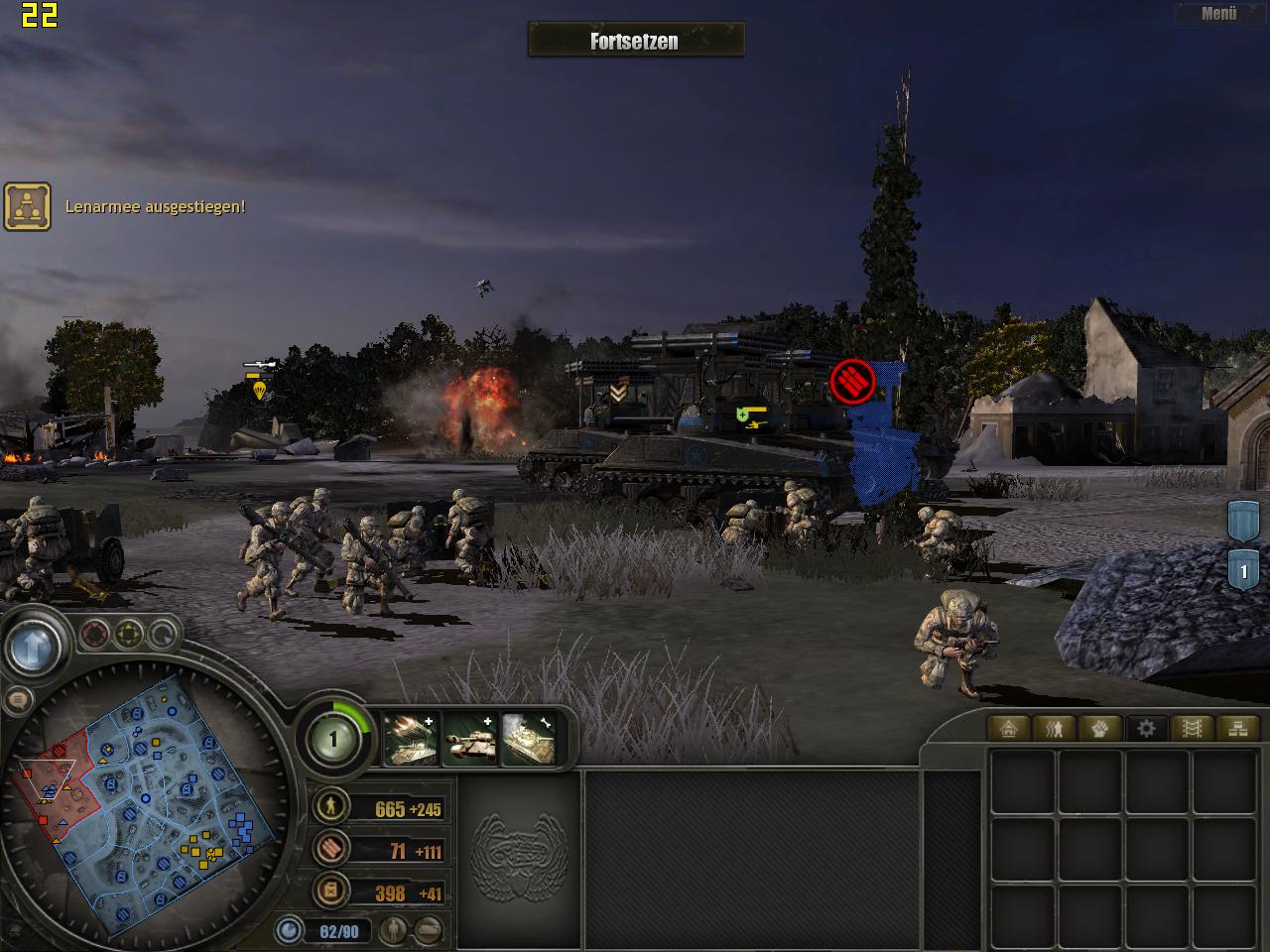This screenshot has height=952, width=1270.
Task: Click the red minimap ping button
Action: pos(95,634)
